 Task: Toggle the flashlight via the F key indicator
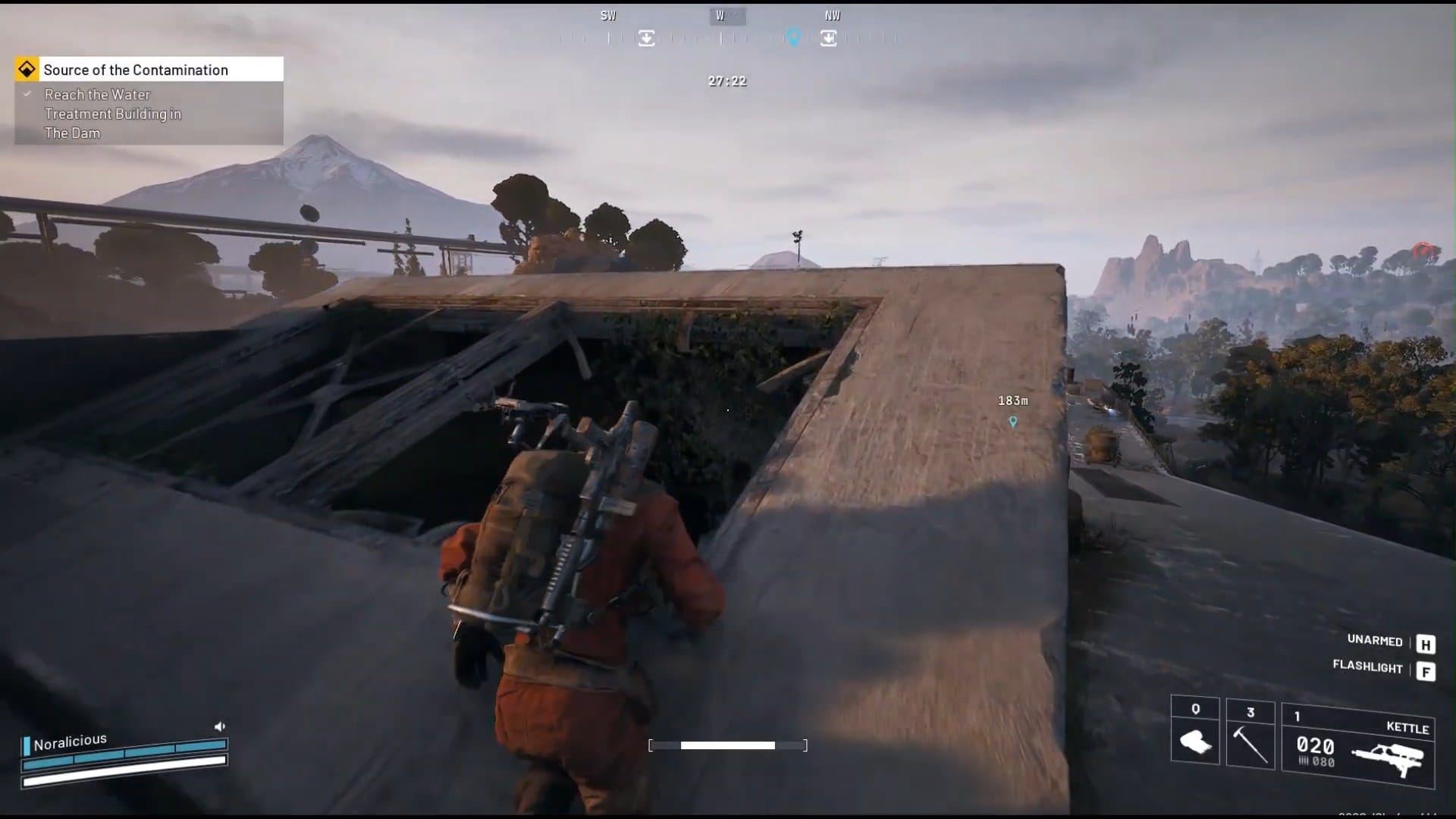pos(1427,672)
